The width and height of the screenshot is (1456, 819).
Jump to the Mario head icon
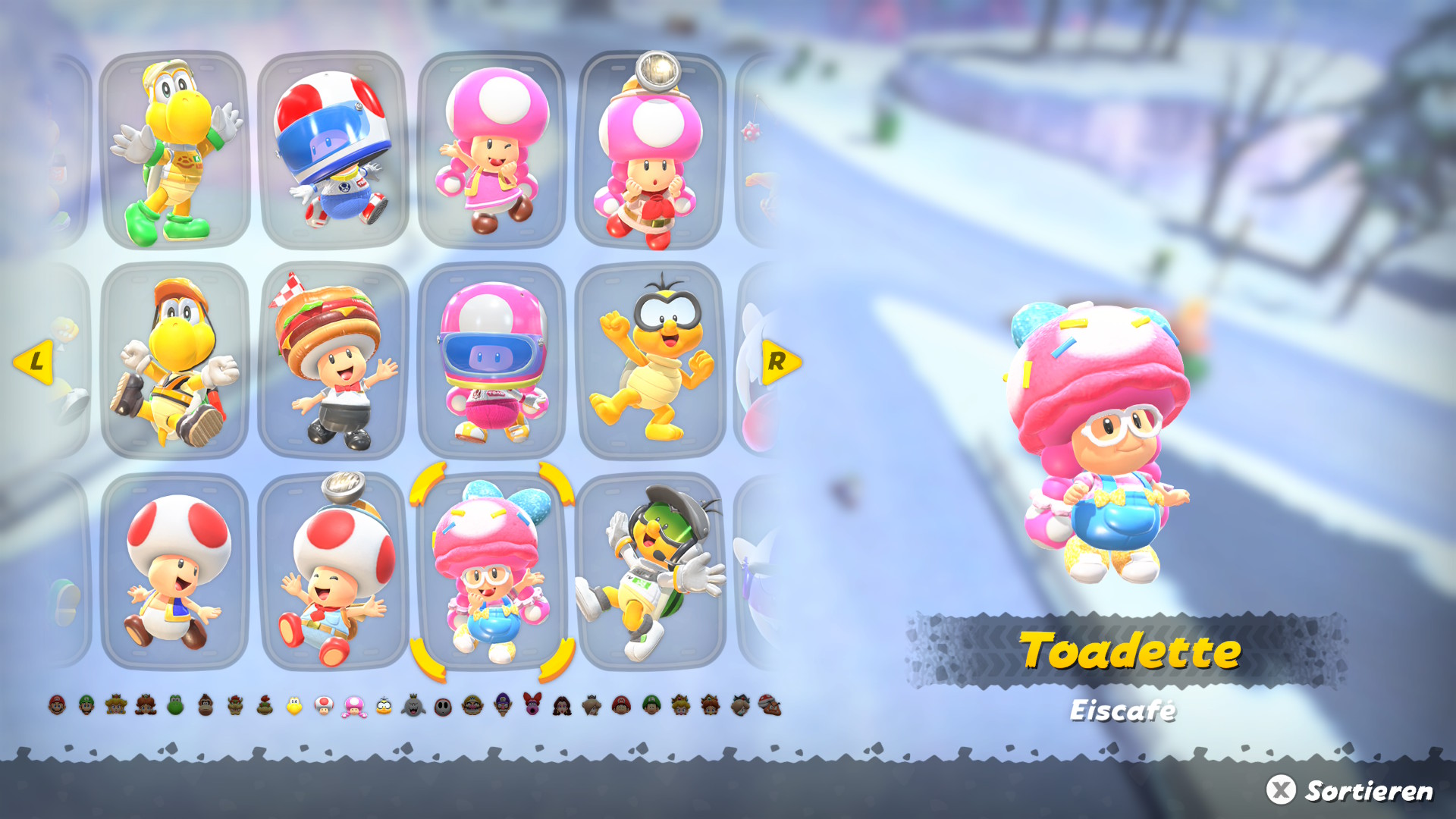pos(57,705)
